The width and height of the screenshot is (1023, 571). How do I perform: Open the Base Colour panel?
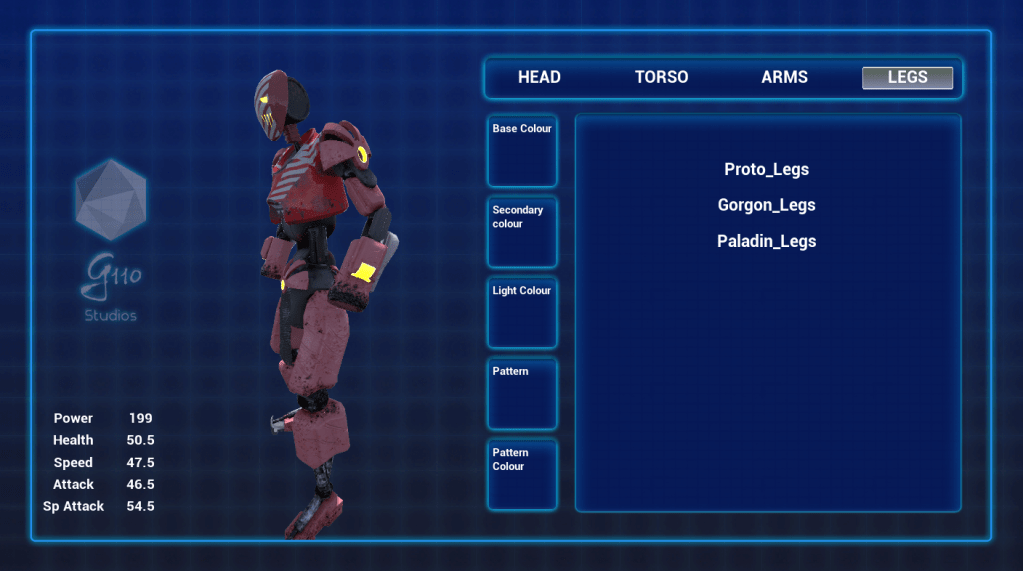click(522, 151)
